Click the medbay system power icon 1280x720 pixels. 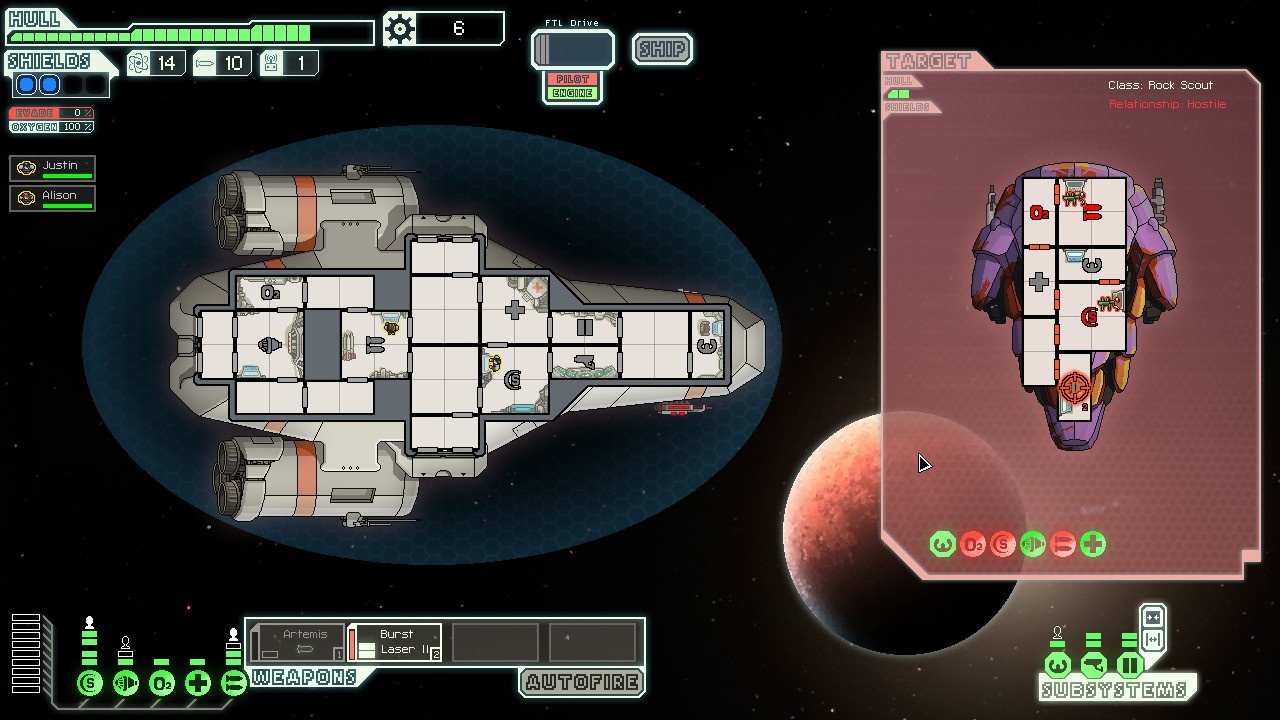point(198,684)
